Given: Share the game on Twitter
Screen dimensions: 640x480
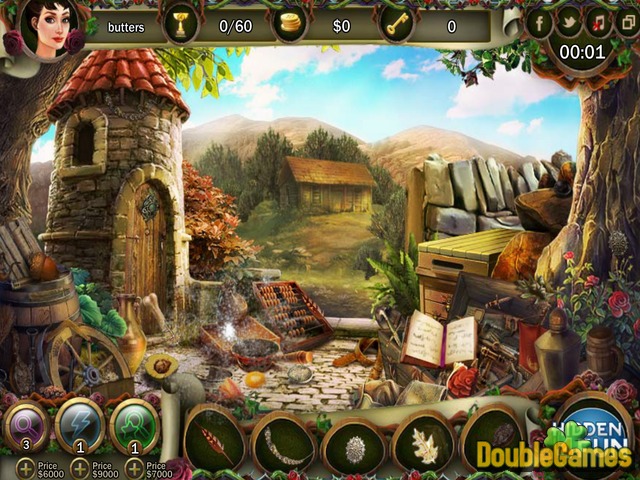Looking at the screenshot, I should click(x=569, y=20).
